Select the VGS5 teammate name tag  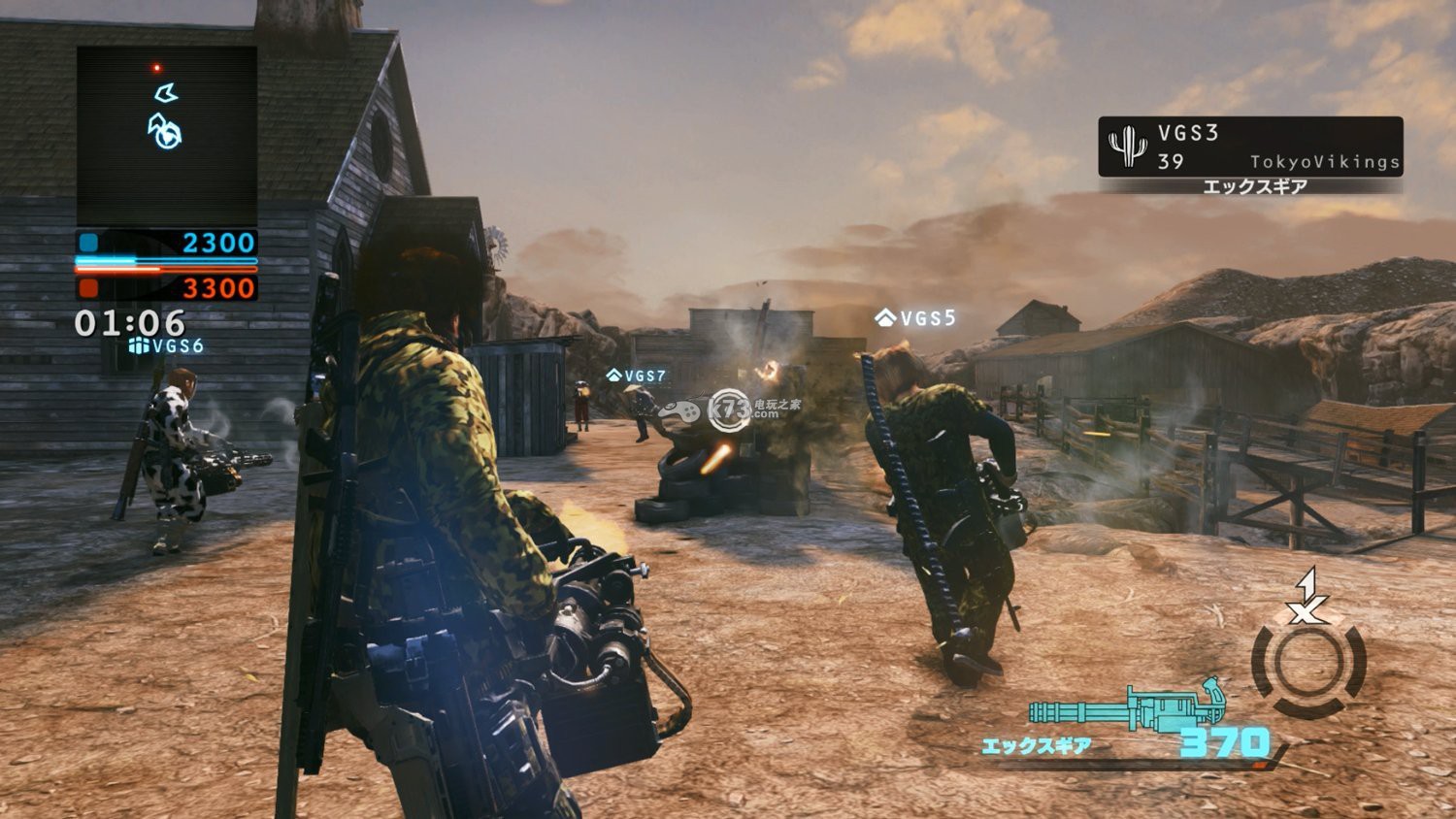[915, 318]
